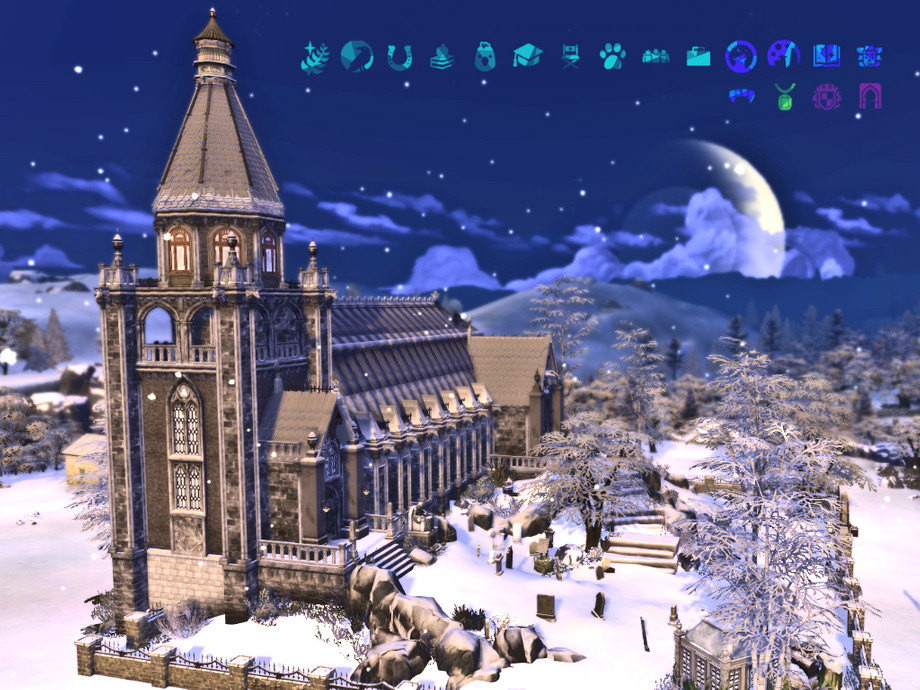Viewport: 920px width, 690px height.
Task: Choose the director's chair pack icon
Action: point(570,56)
